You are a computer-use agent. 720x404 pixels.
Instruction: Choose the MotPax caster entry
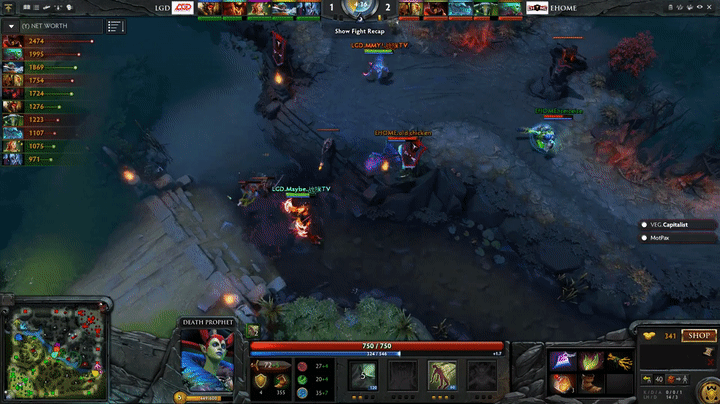coord(660,238)
